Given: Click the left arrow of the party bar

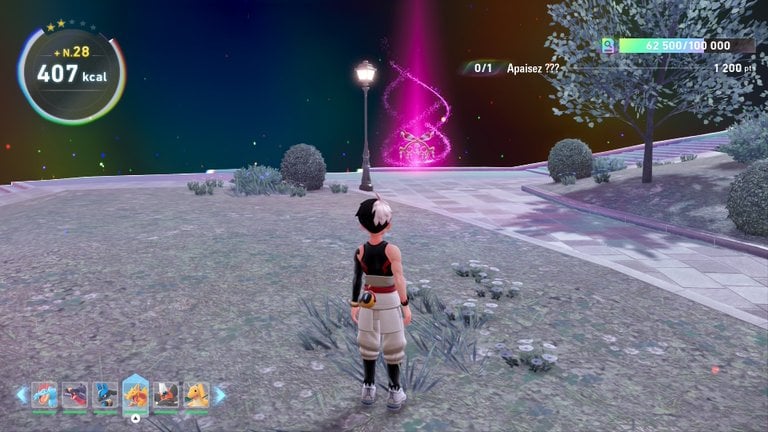Looking at the screenshot, I should 21,395.
